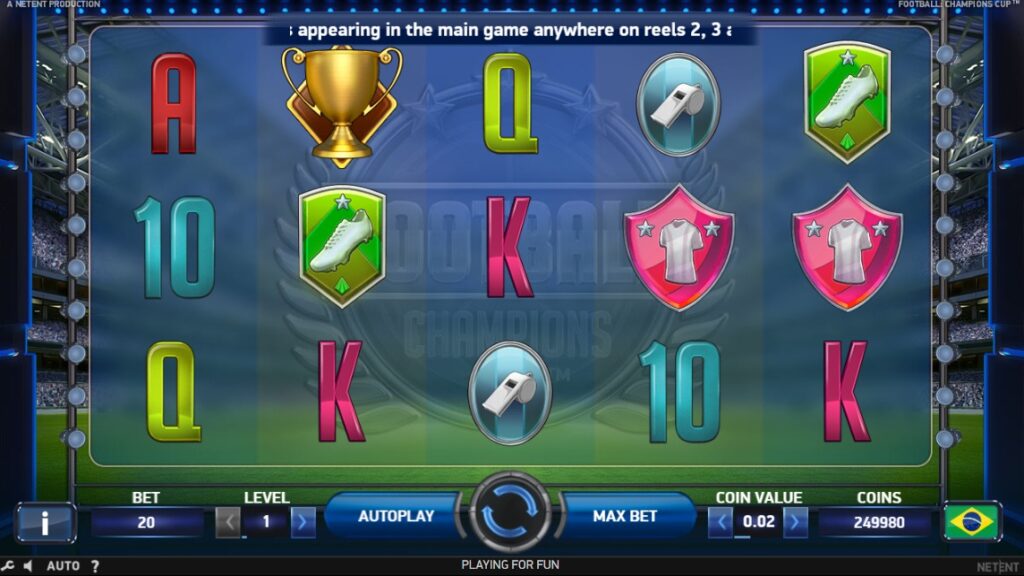Toggle sound with the speaker icon
1024x576 pixels.
(27, 566)
